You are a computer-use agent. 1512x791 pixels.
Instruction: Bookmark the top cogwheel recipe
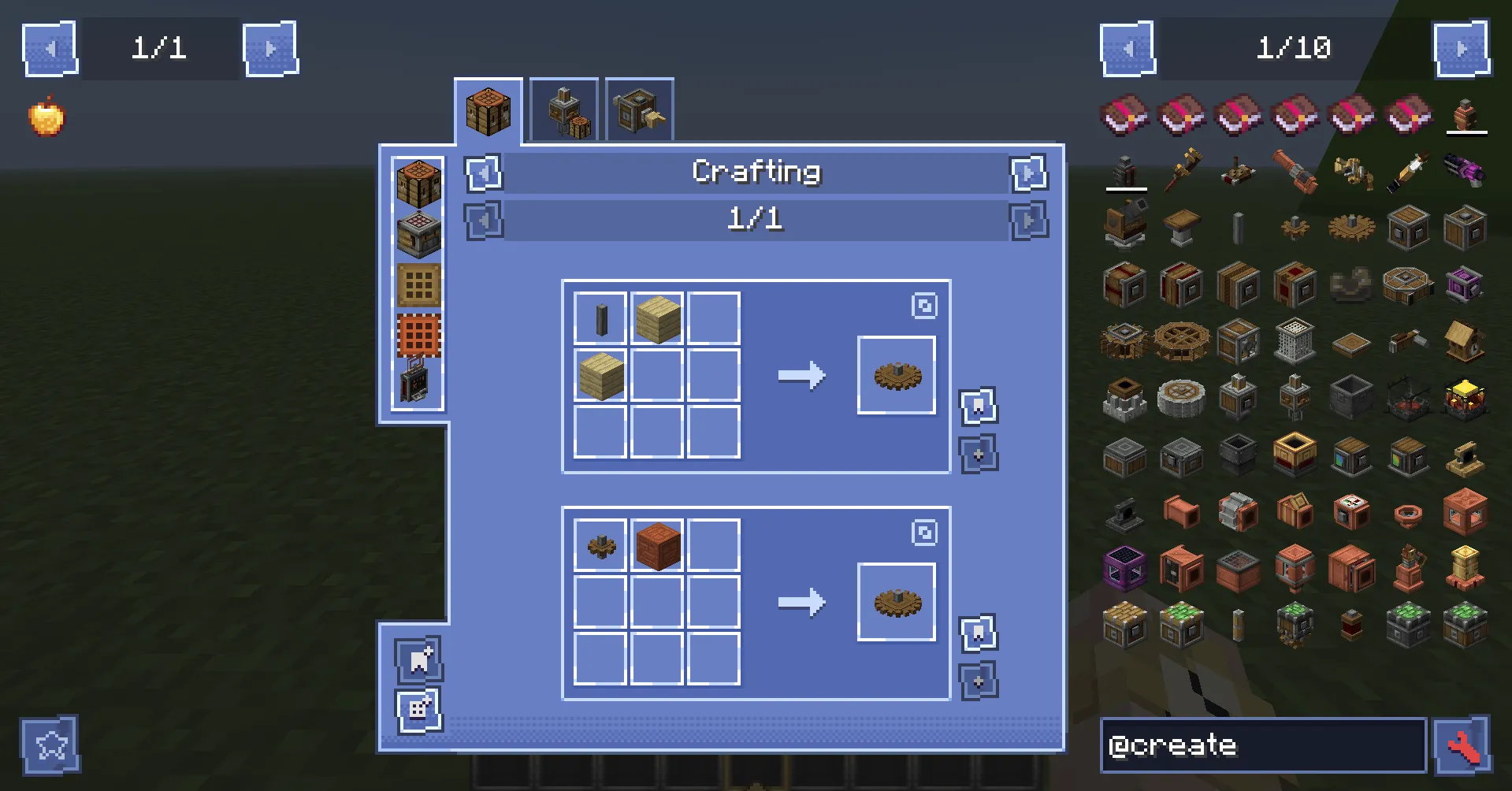point(978,404)
